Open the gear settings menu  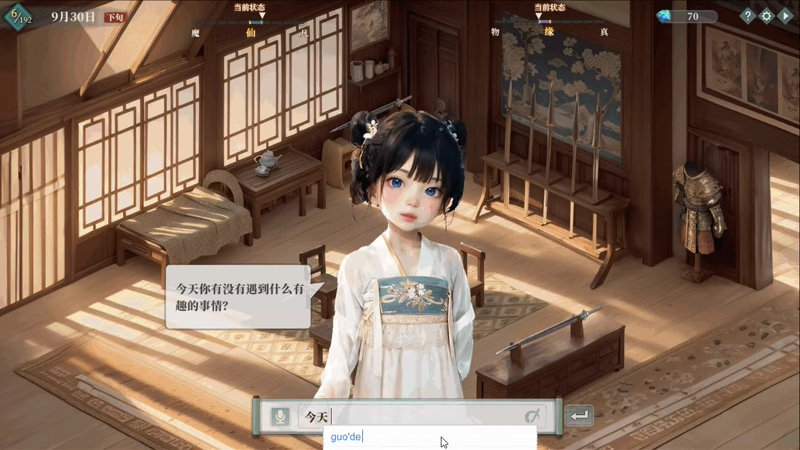coord(766,16)
